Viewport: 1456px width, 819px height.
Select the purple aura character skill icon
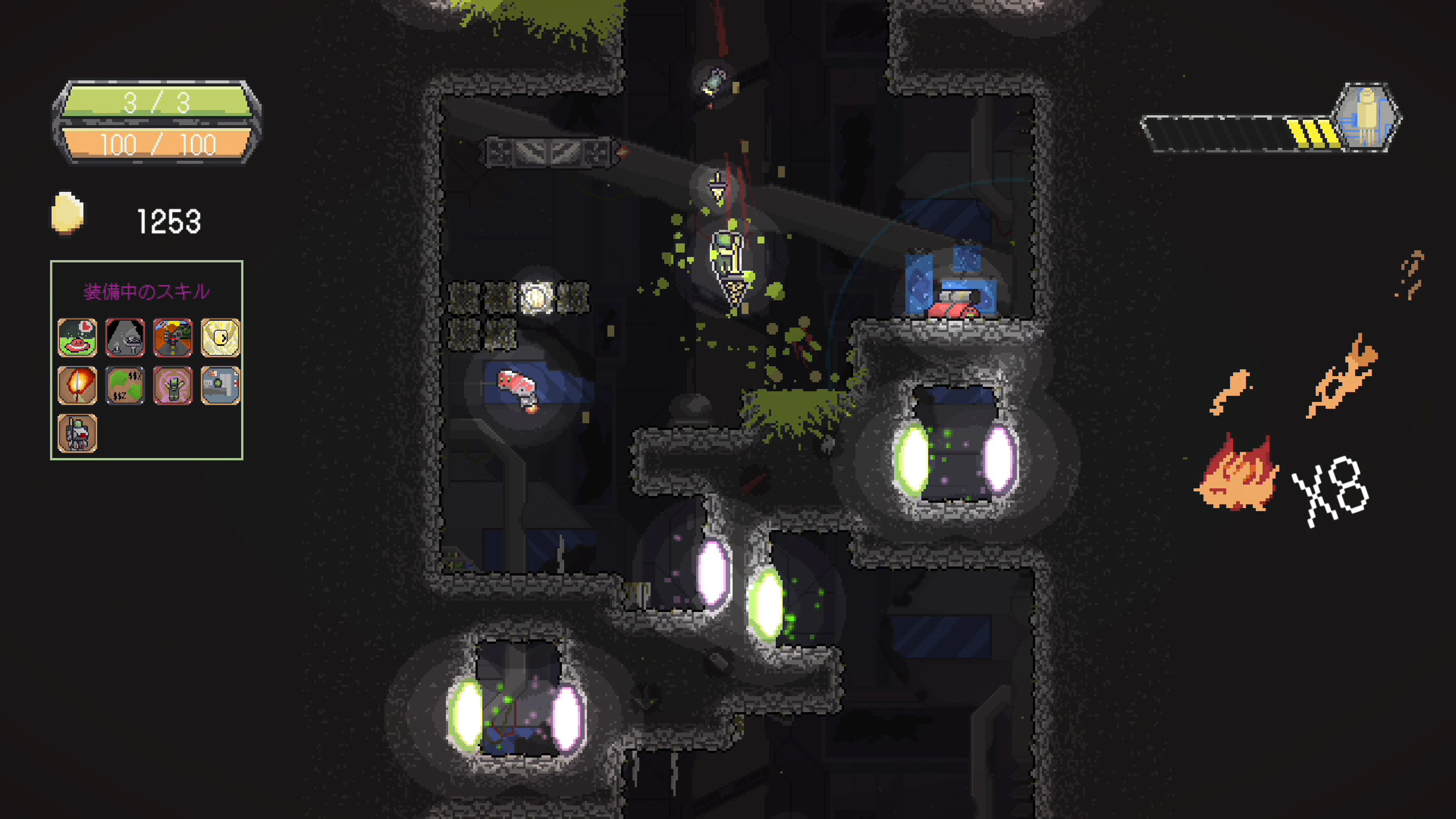coord(173,386)
